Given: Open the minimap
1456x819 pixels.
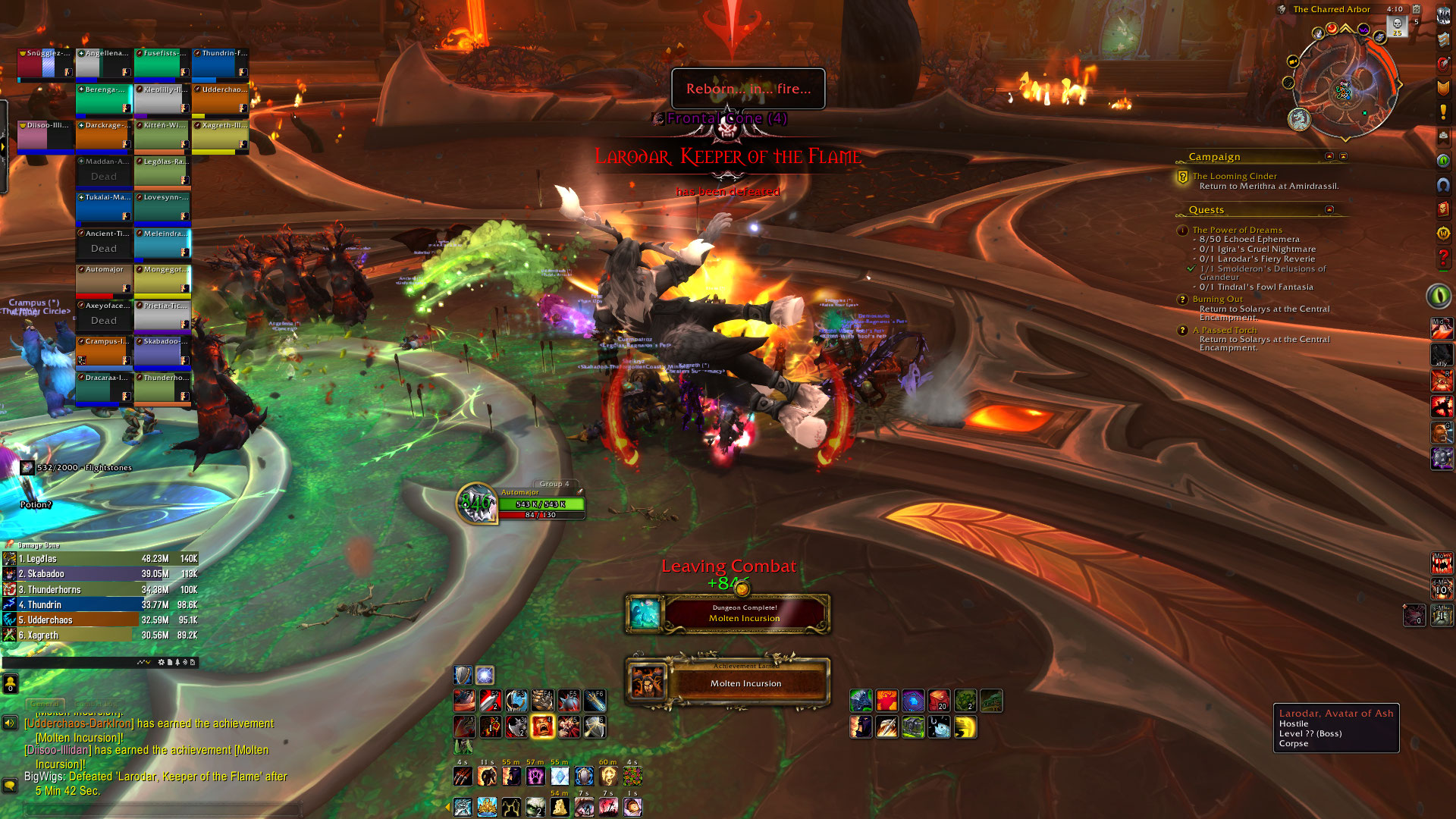Looking at the screenshot, I should click(x=1343, y=85).
